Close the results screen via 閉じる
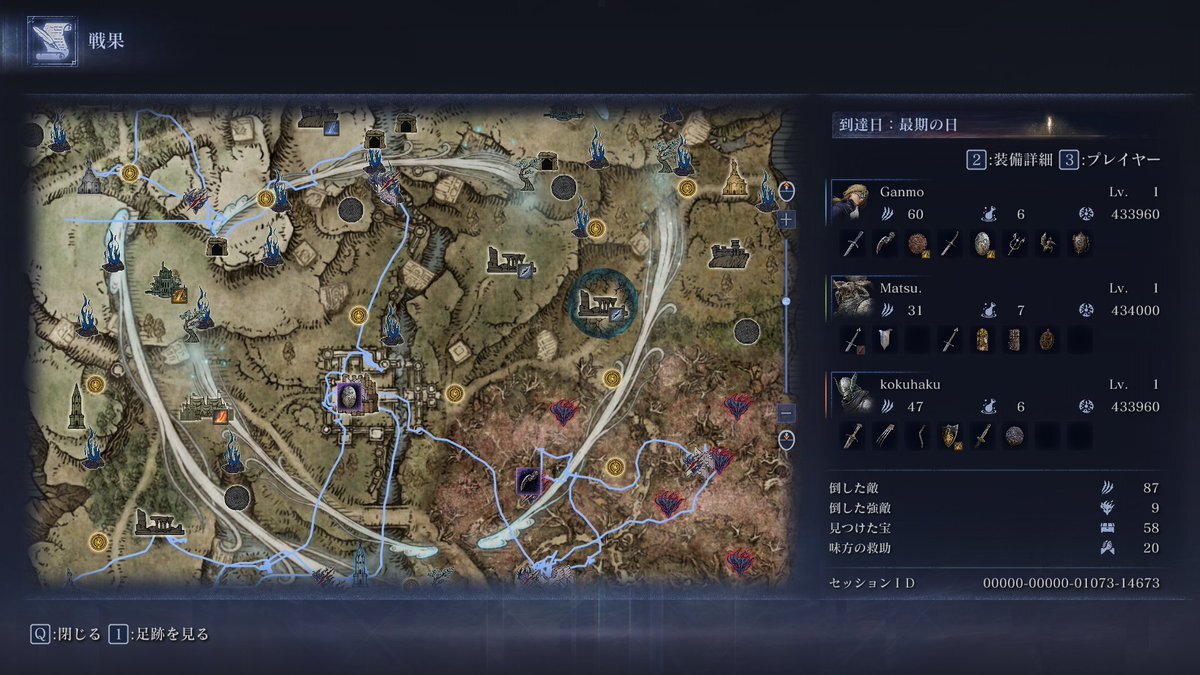The height and width of the screenshot is (675, 1200). point(66,634)
